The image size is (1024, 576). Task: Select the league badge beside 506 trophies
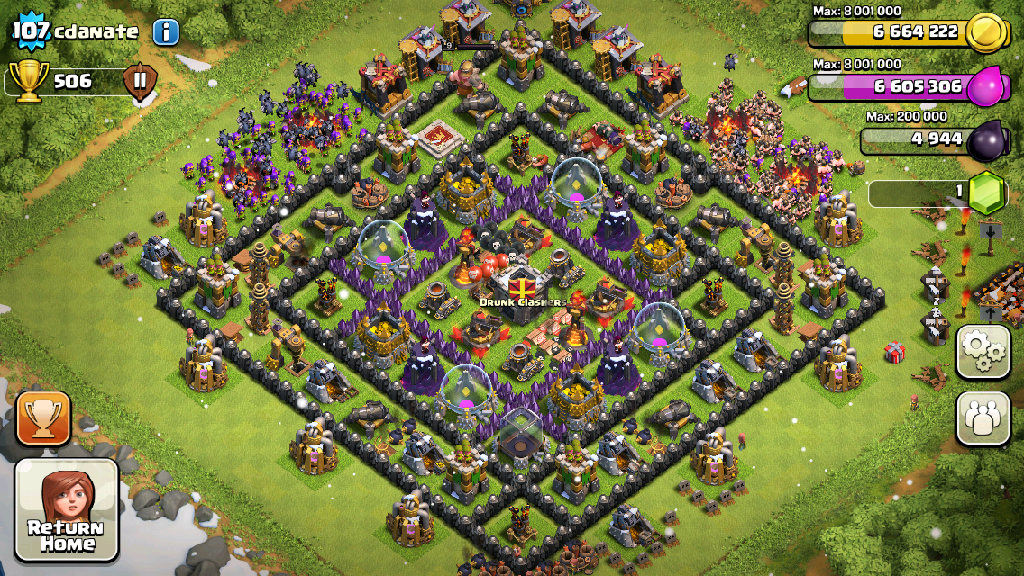tap(140, 81)
